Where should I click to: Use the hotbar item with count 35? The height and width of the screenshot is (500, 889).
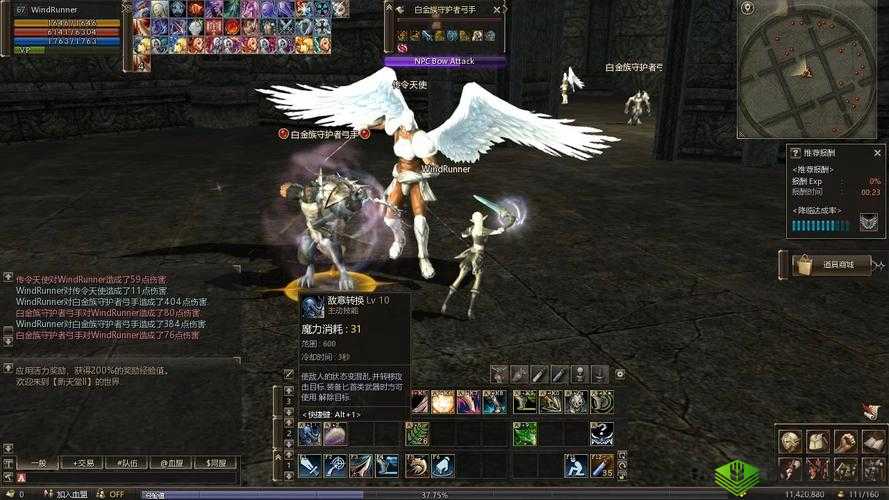tap(602, 465)
